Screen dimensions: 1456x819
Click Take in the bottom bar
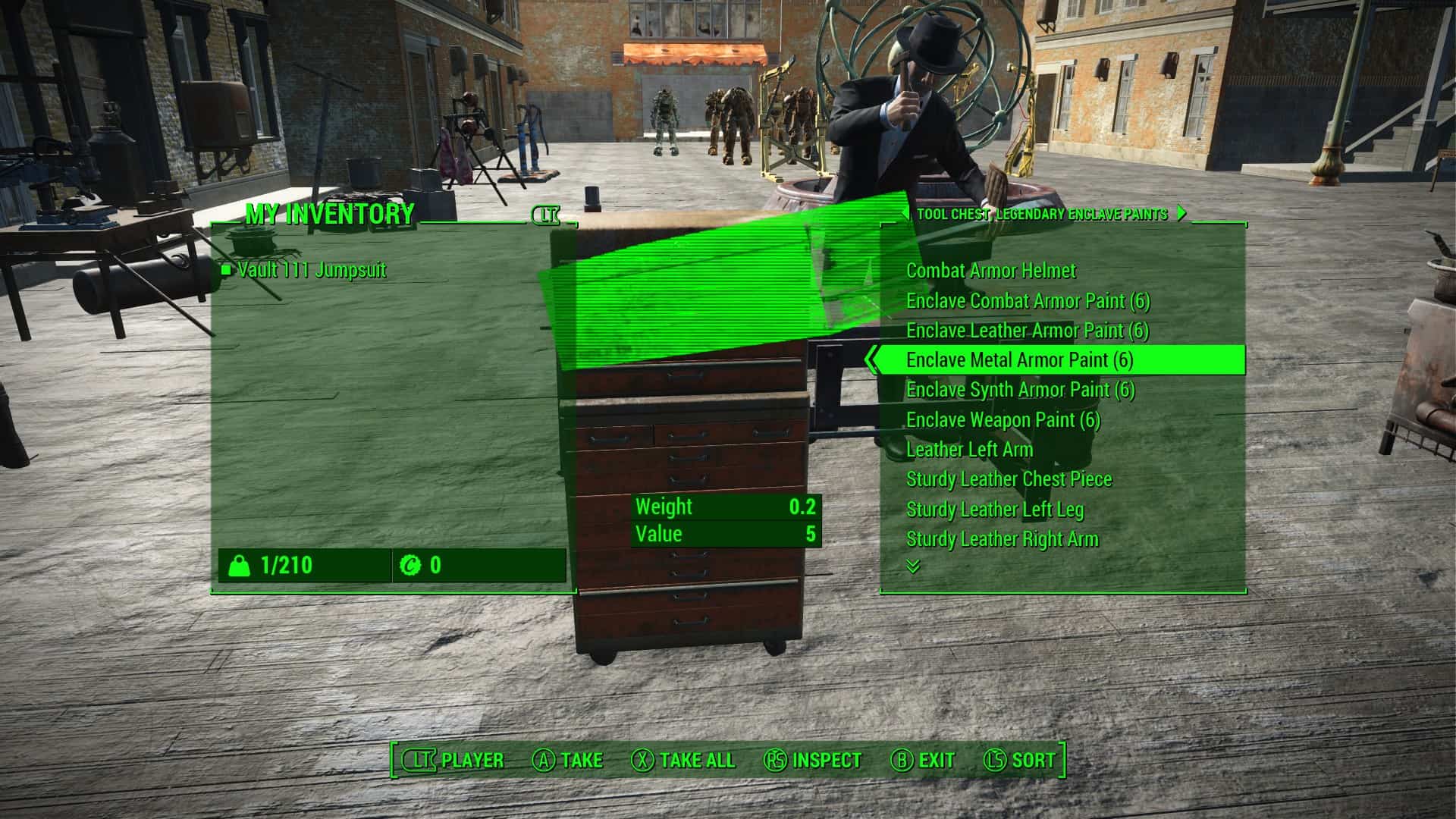click(568, 760)
